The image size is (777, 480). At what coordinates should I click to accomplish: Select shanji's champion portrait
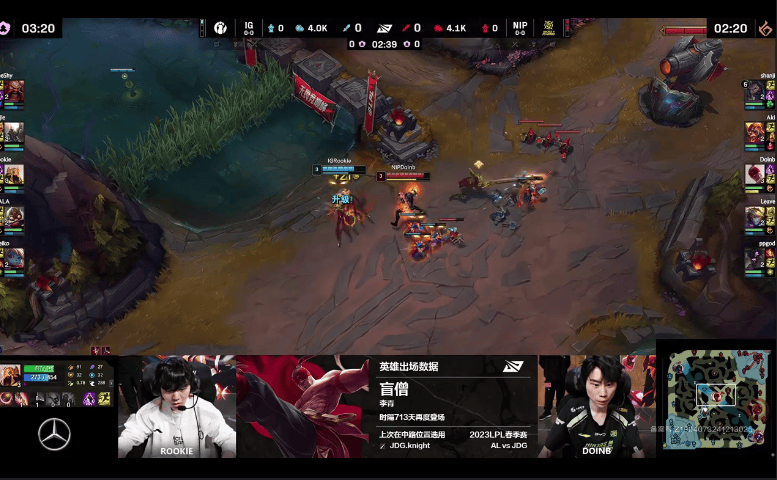[x=754, y=93]
